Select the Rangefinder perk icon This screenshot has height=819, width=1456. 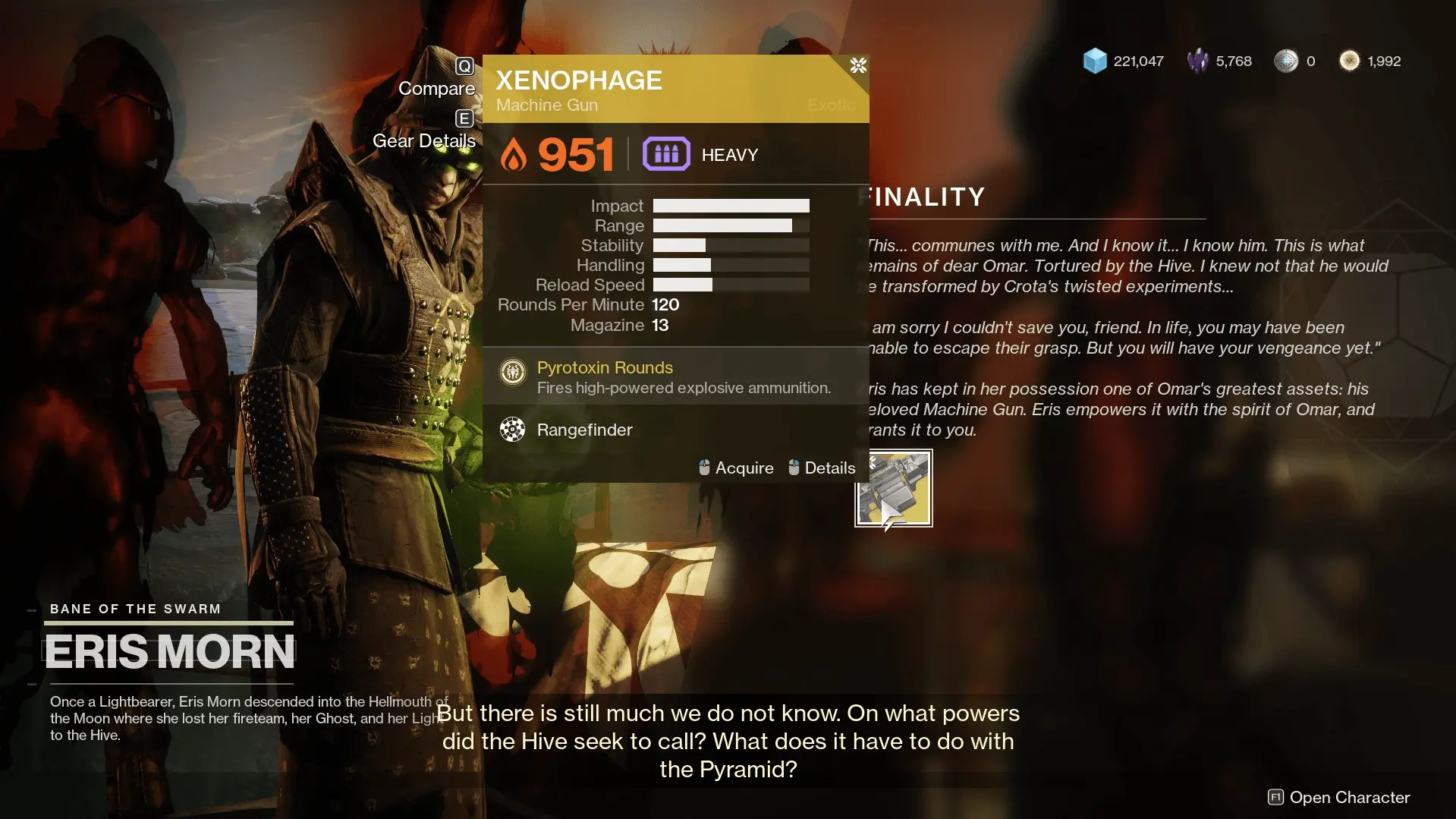(513, 430)
